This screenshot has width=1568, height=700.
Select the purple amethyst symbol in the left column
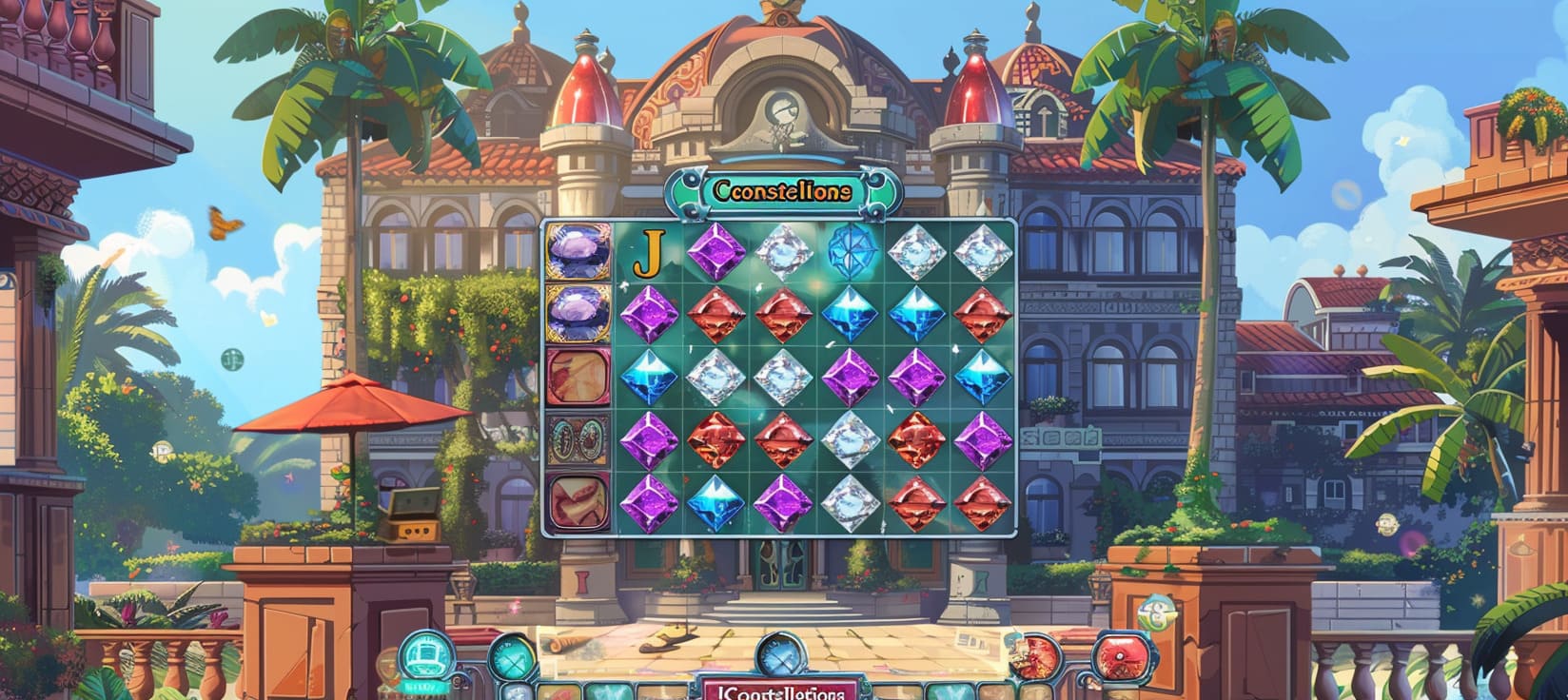pyautogui.click(x=576, y=252)
